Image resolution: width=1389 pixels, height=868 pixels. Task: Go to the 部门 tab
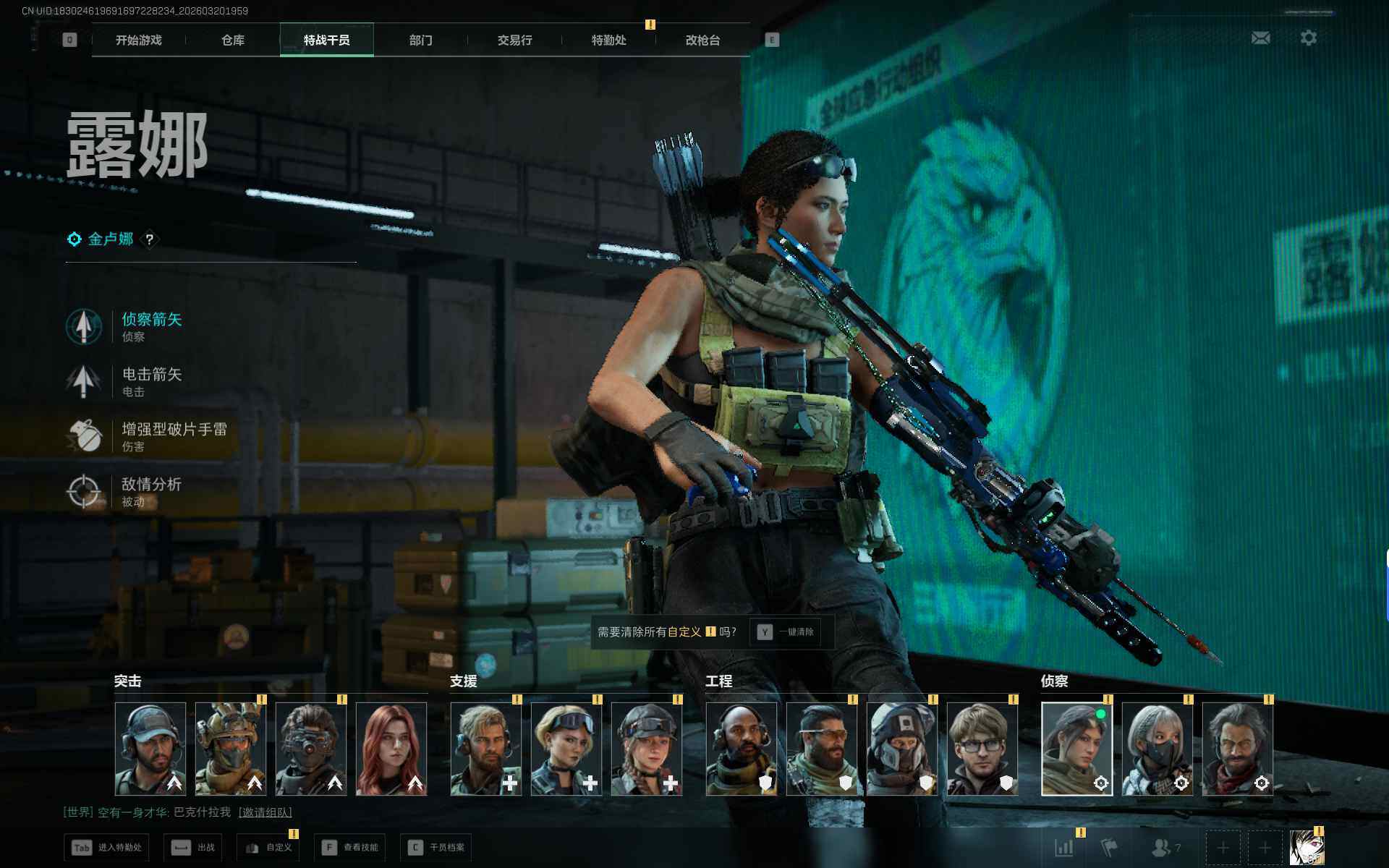tap(420, 41)
